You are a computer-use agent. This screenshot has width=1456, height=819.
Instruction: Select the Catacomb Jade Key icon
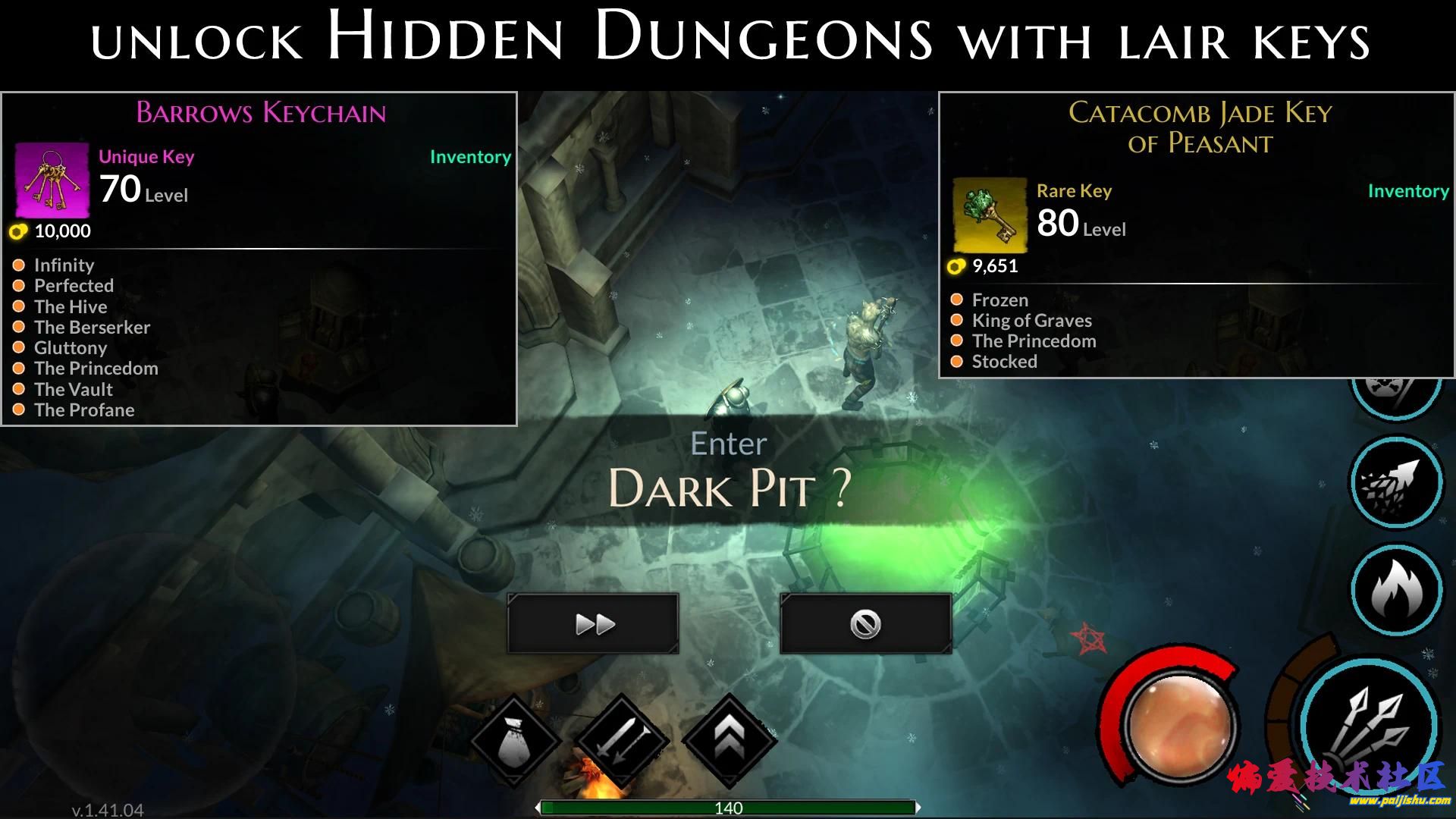coord(990,215)
